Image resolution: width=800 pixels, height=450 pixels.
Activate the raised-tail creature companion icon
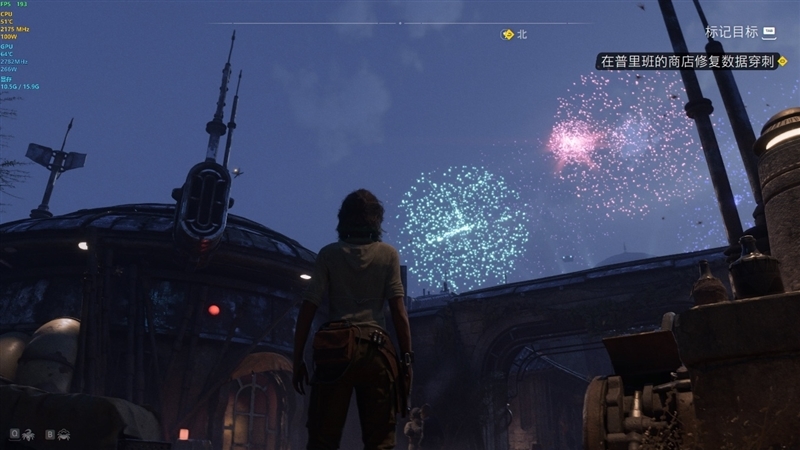point(29,434)
